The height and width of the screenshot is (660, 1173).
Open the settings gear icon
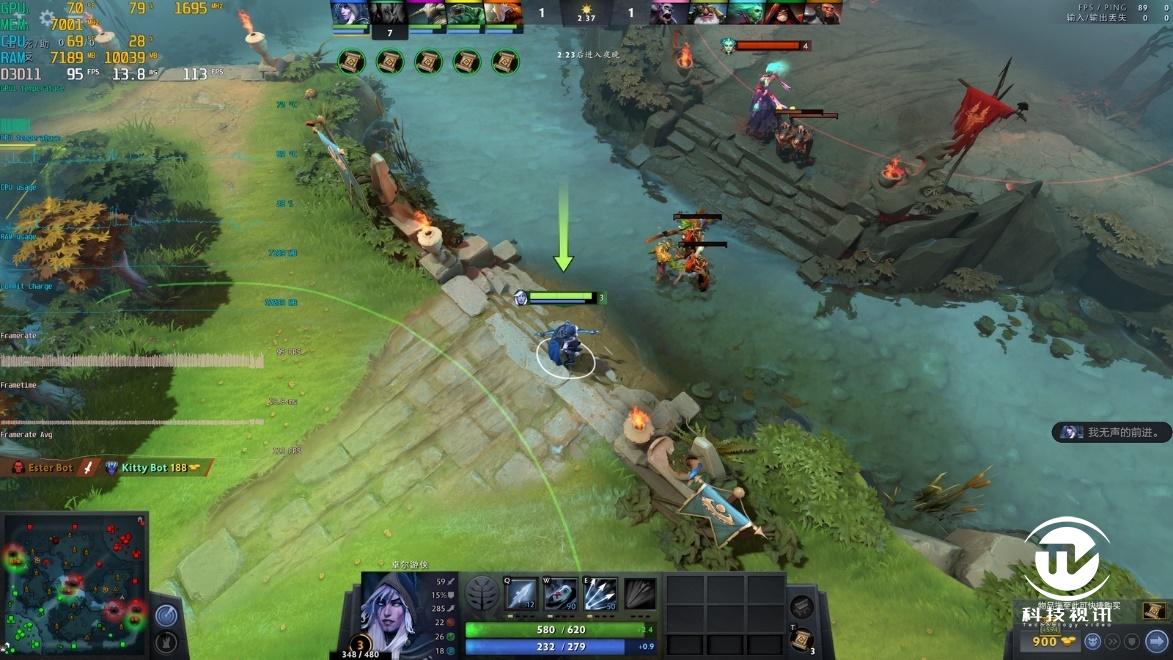click(x=48, y=18)
